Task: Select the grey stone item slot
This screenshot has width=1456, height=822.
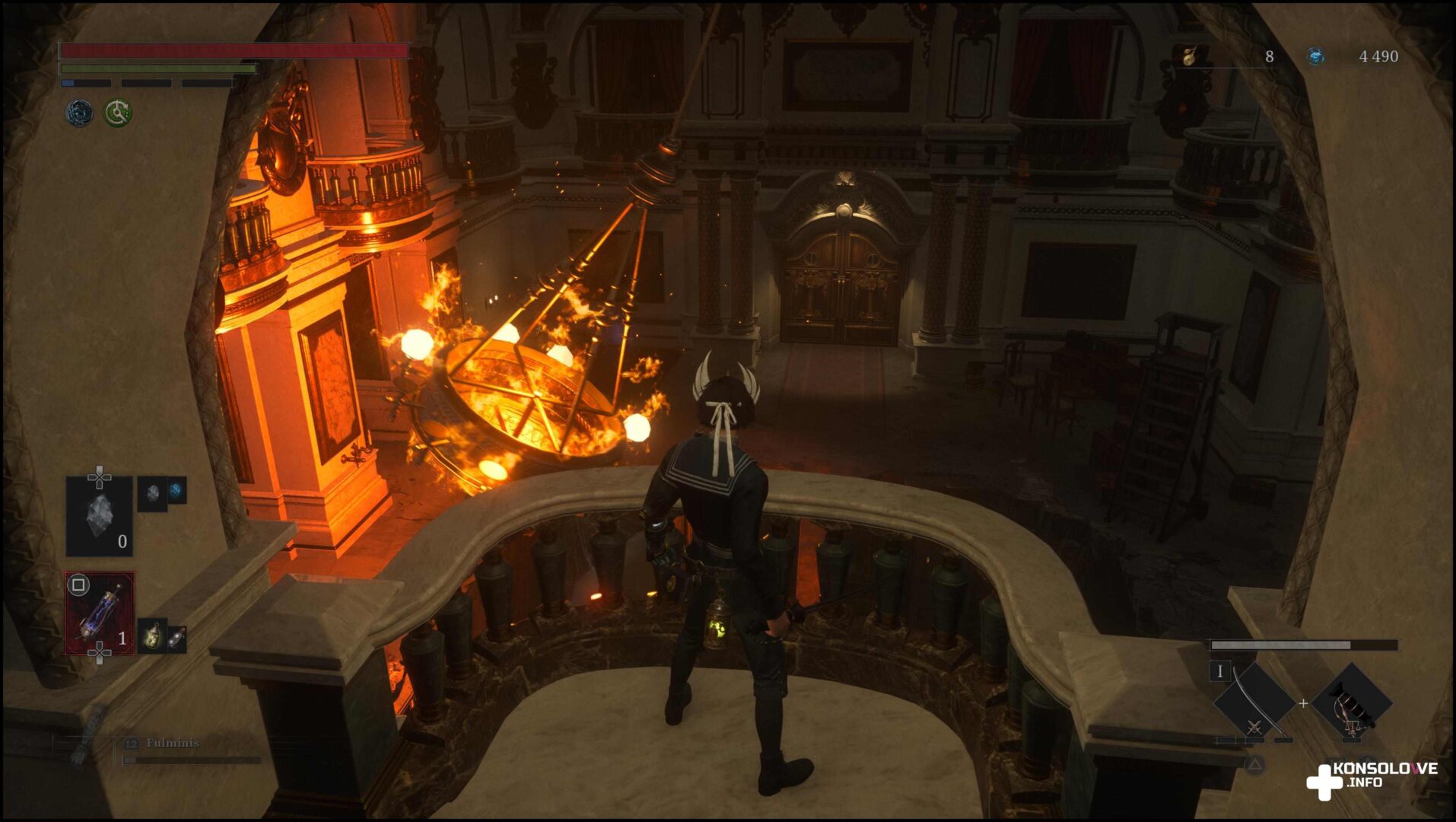Action: tap(100, 517)
